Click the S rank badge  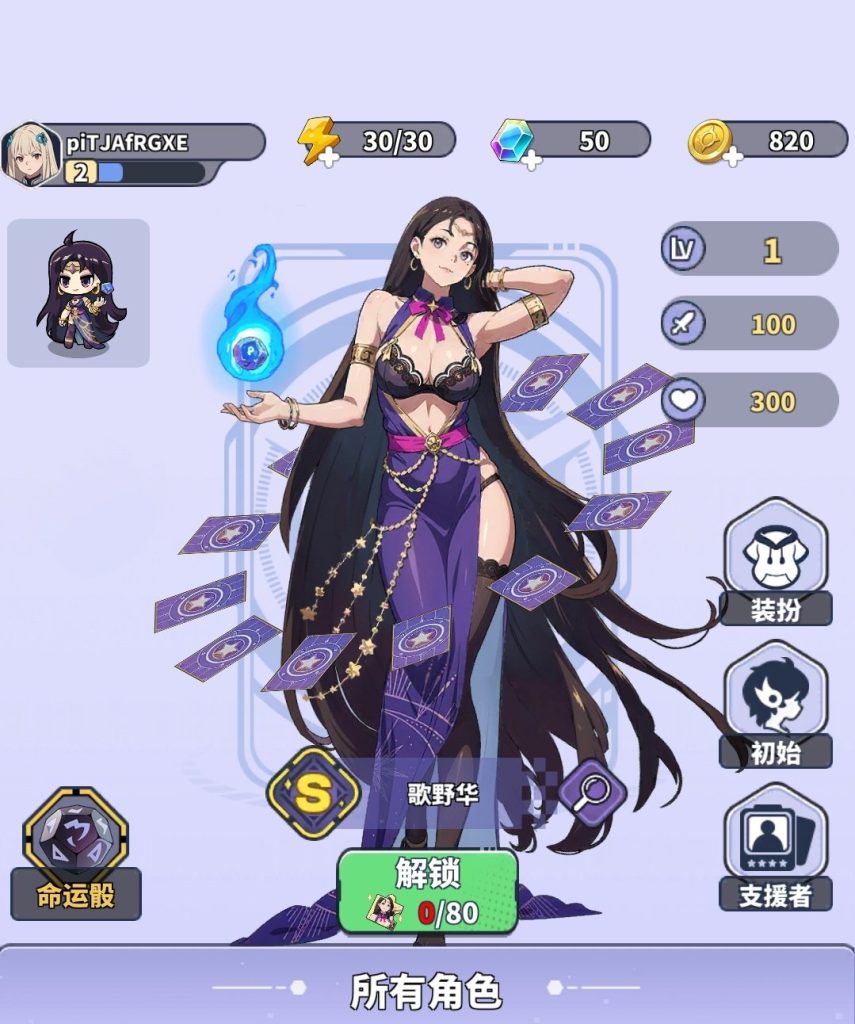(313, 793)
